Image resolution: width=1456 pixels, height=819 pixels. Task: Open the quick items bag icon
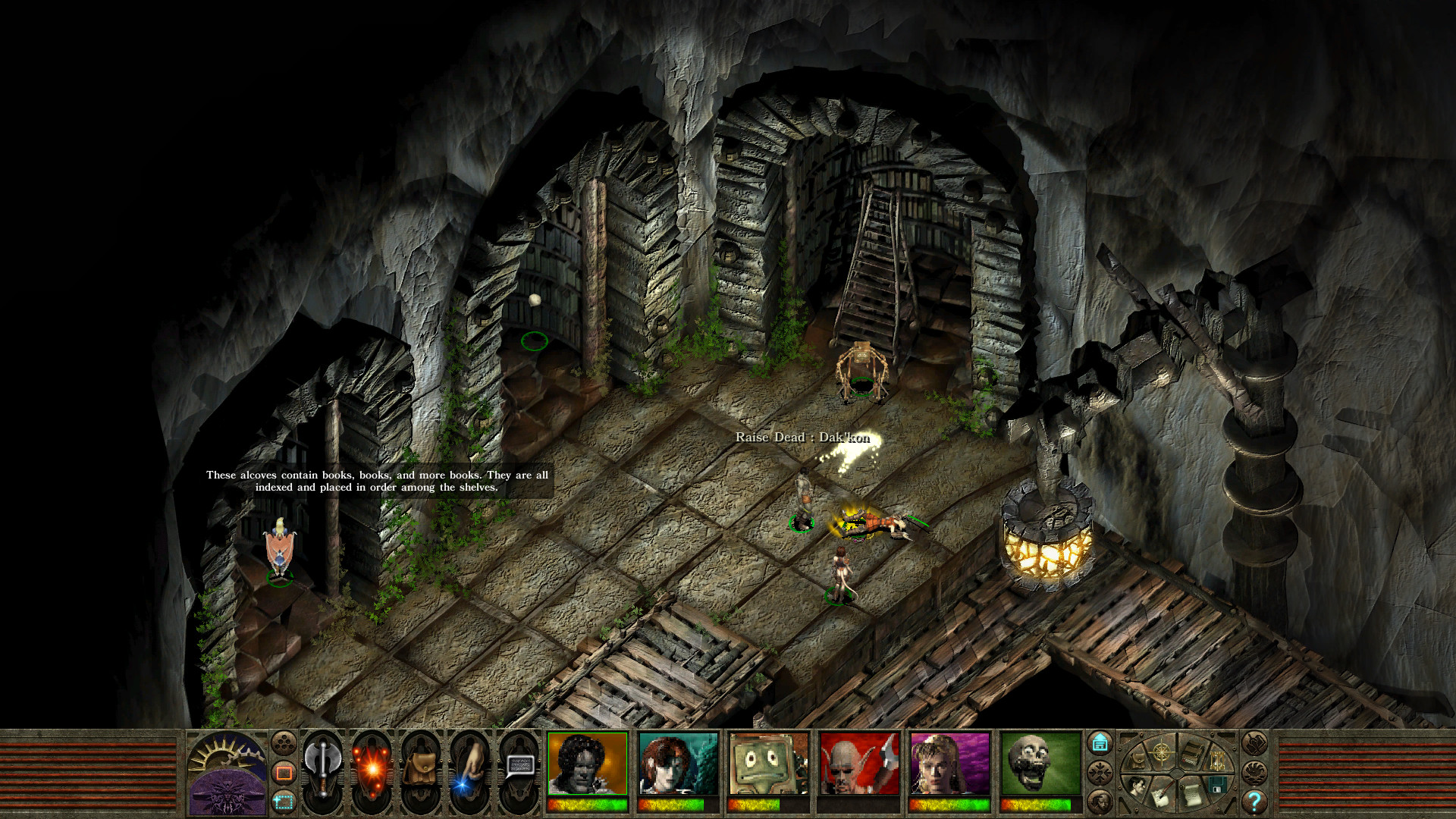[x=422, y=767]
